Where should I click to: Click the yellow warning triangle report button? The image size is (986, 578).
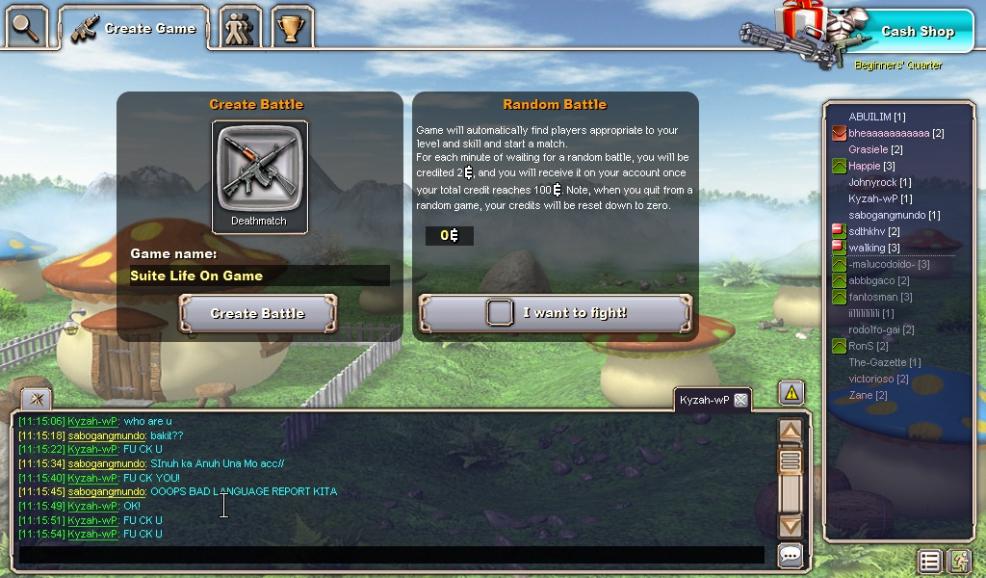pyautogui.click(x=791, y=392)
